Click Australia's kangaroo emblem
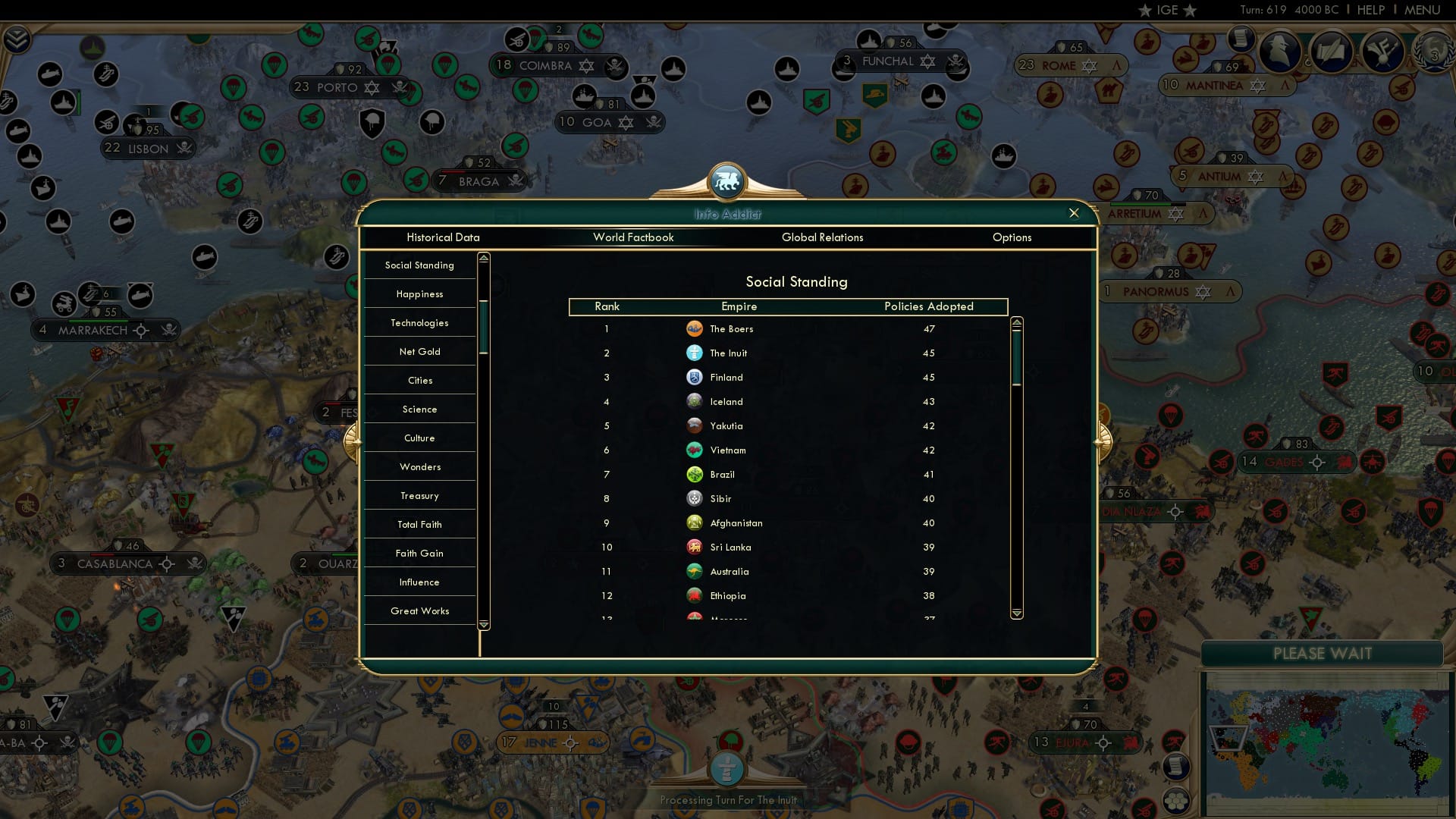The width and height of the screenshot is (1456, 819). pyautogui.click(x=696, y=571)
